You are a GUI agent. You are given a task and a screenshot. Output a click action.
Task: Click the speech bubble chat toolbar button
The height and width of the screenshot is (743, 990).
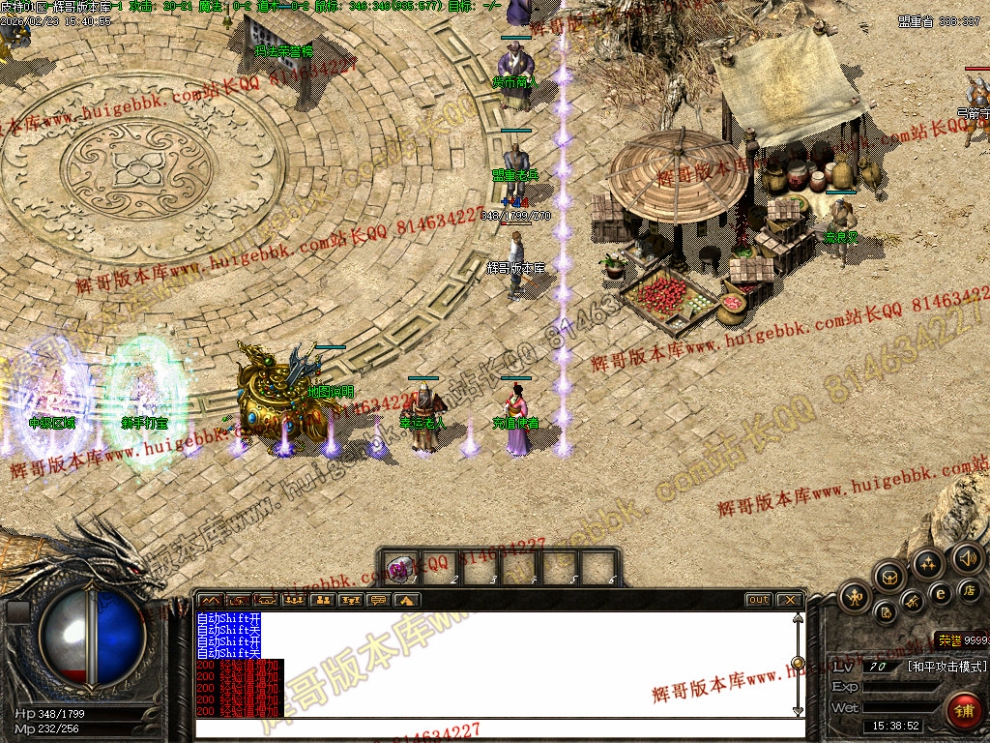[378, 600]
